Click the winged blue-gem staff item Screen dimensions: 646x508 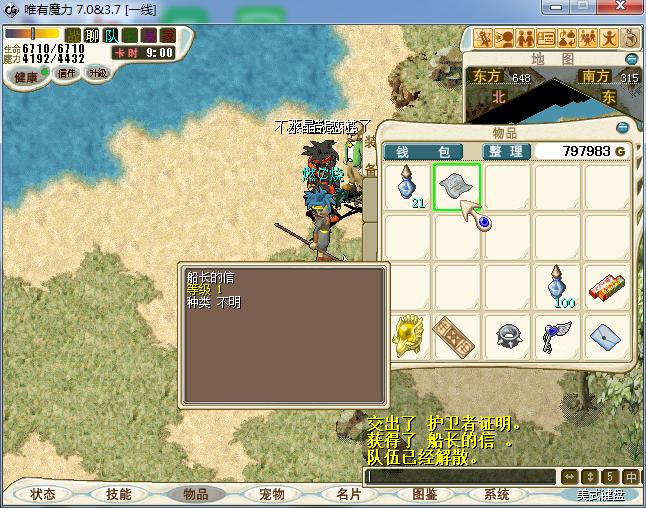pos(558,337)
